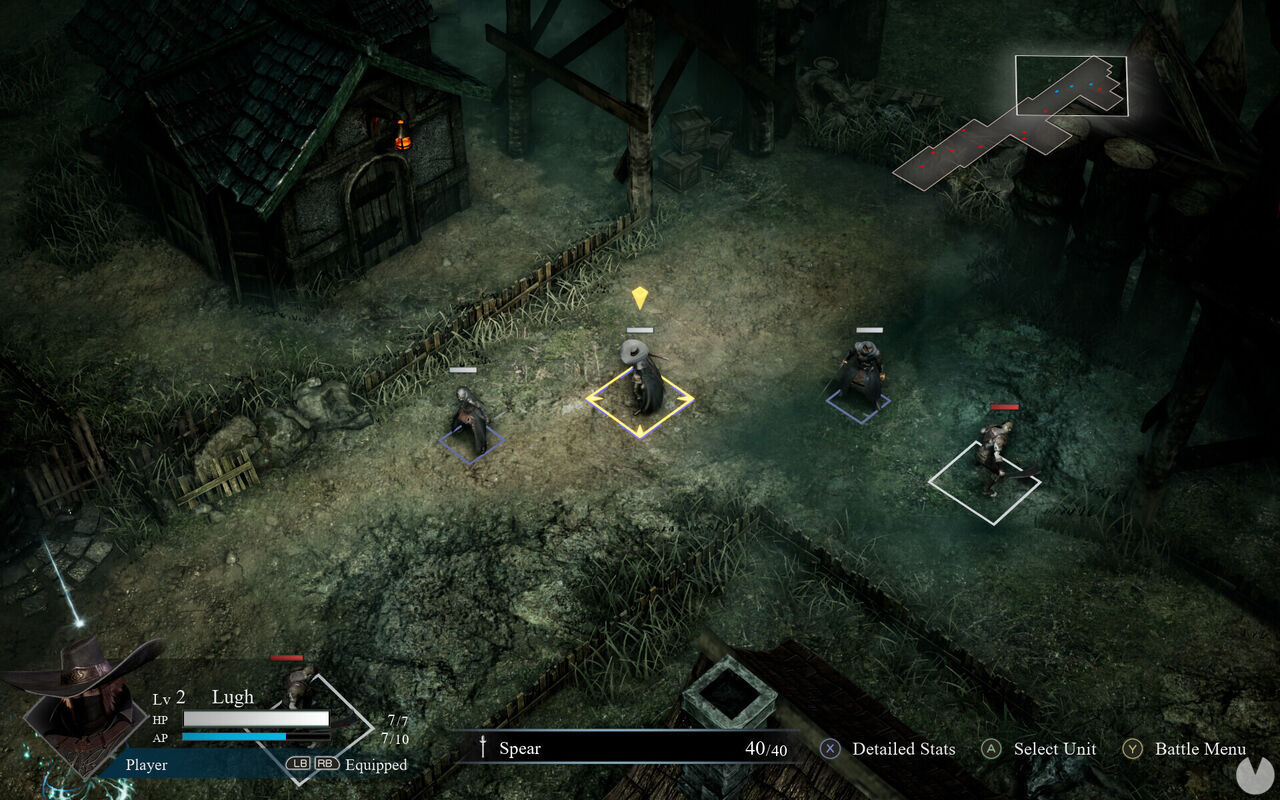The width and height of the screenshot is (1280, 800).
Task: Click the Spear weapon bar showing 40/40
Action: [x=640, y=748]
